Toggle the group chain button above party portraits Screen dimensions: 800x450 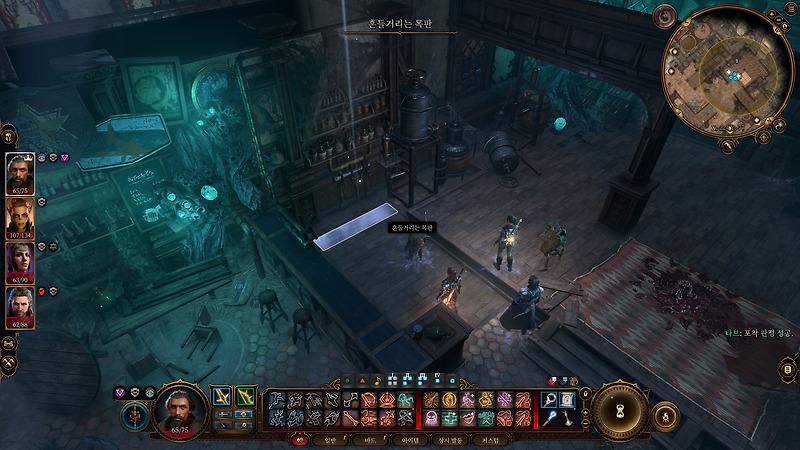pyautogui.click(x=7, y=134)
